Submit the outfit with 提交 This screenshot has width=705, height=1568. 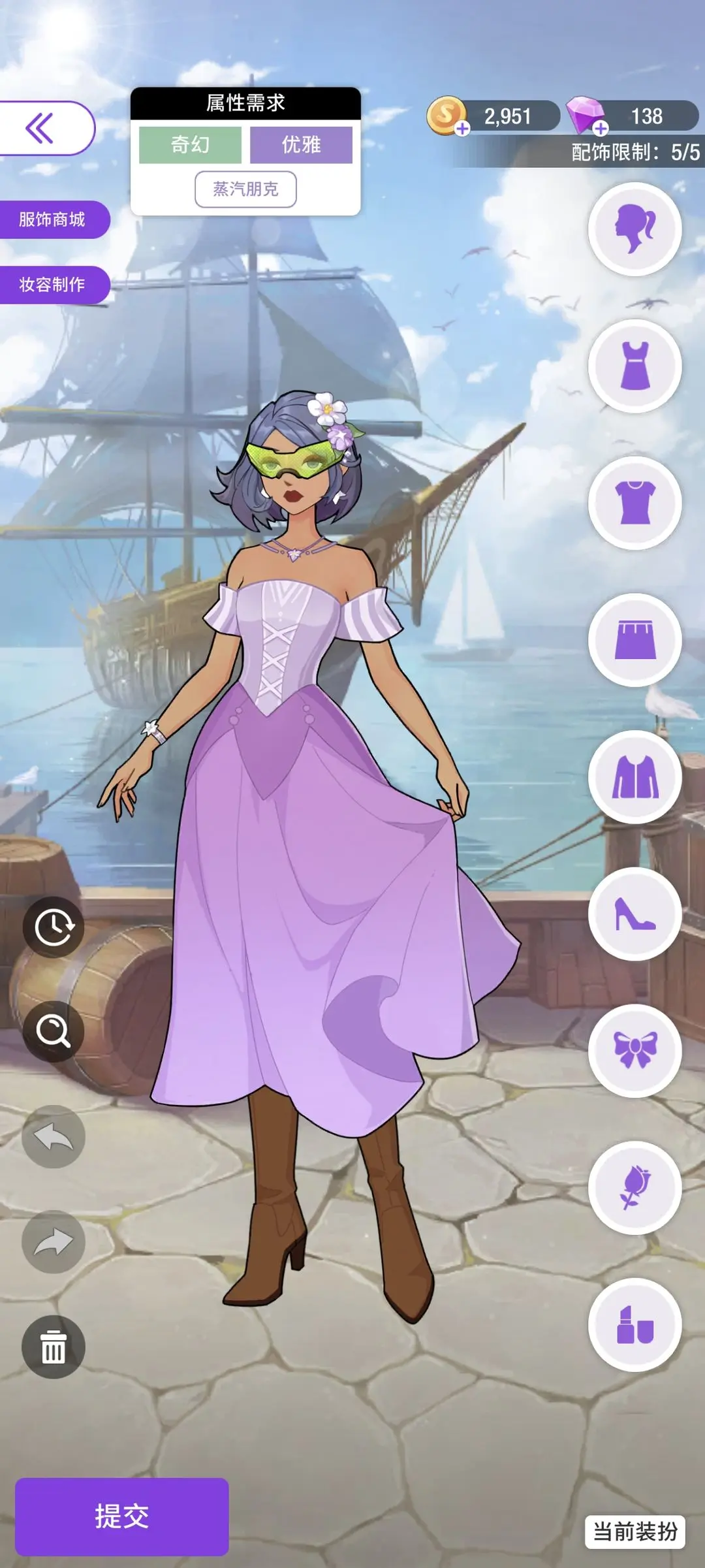point(122,1516)
